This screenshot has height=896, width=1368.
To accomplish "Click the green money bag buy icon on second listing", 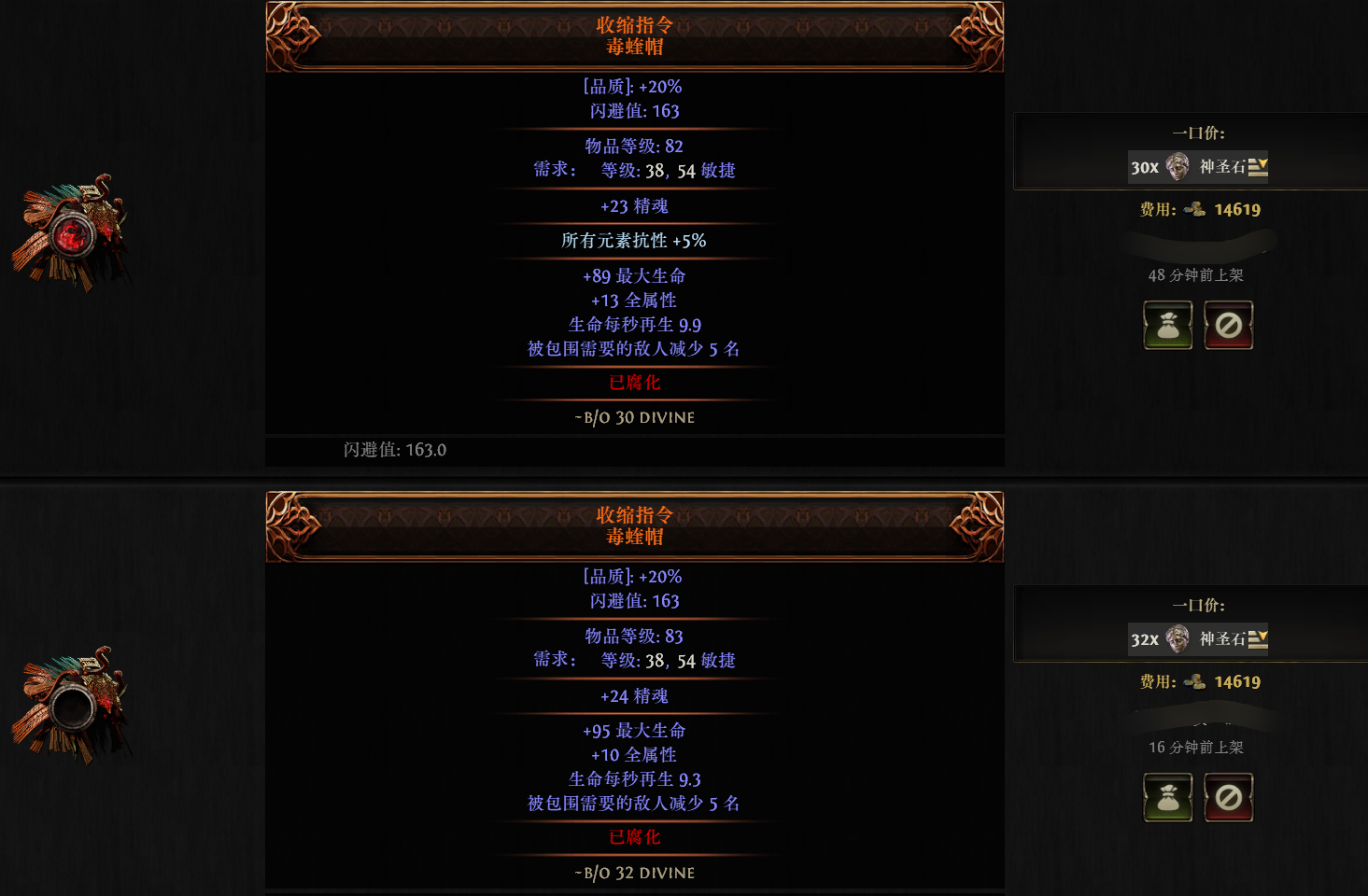I will tap(1168, 797).
